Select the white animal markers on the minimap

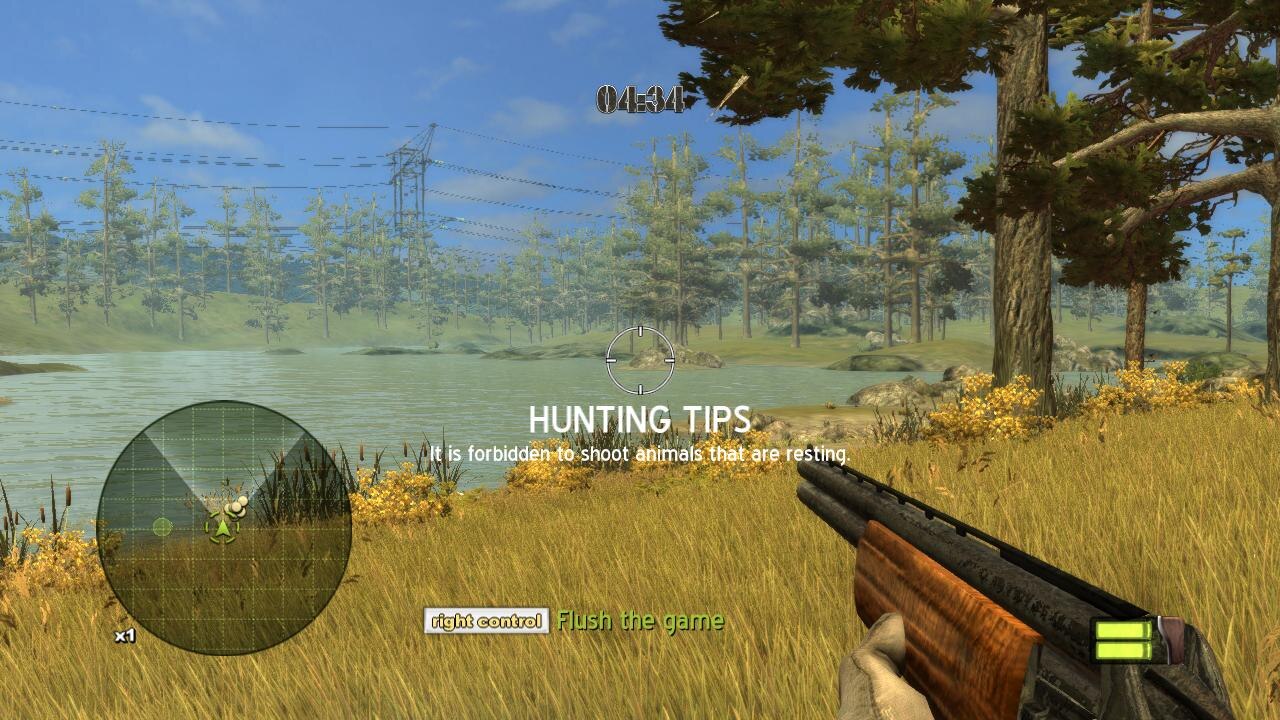click(235, 505)
